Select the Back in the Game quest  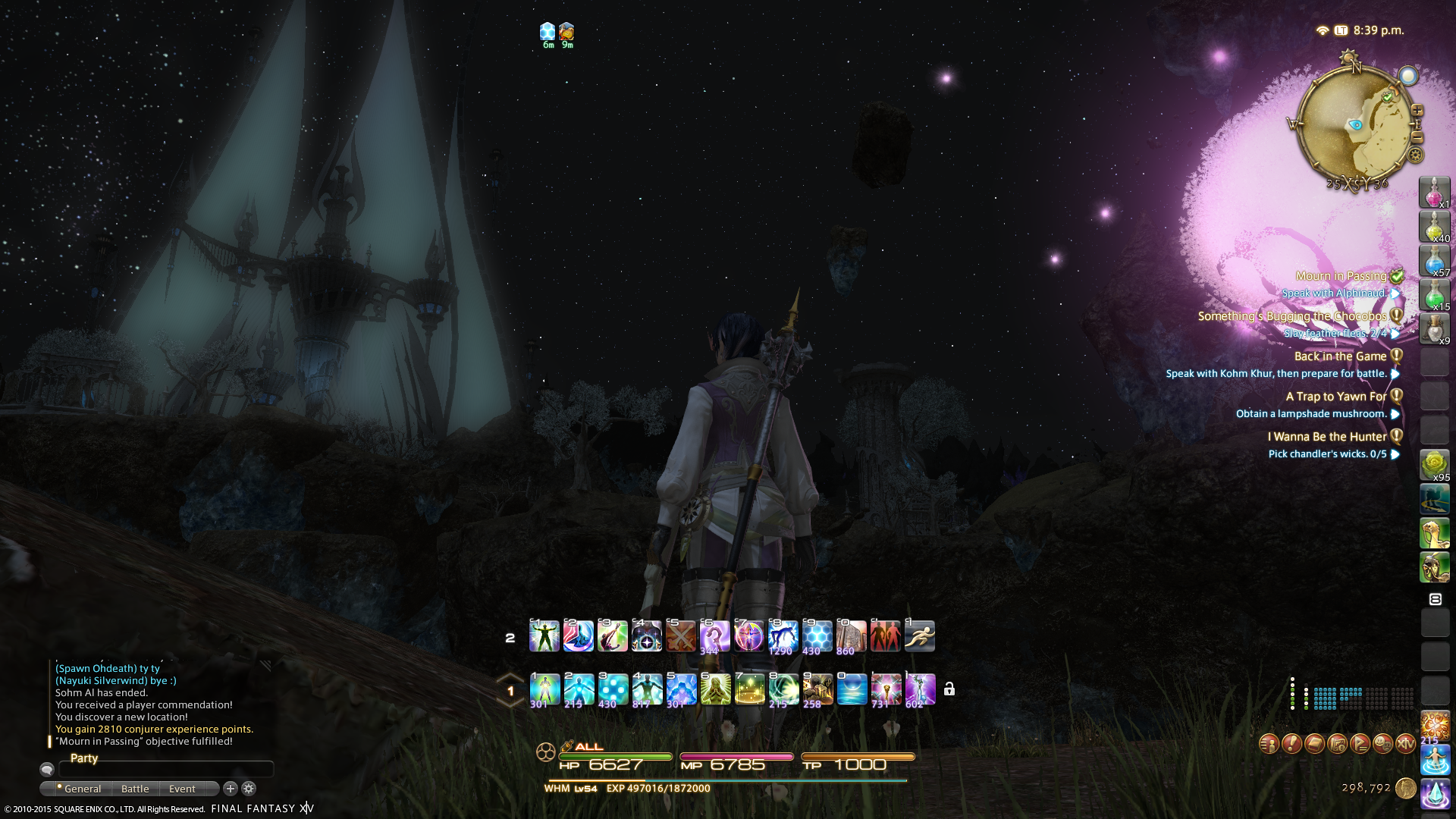(x=1340, y=356)
